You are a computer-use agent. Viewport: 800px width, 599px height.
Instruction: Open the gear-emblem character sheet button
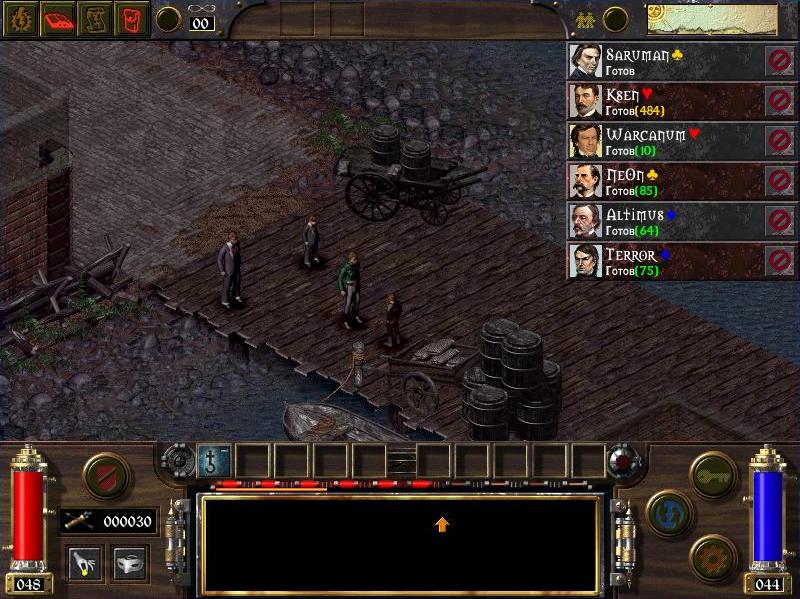pyautogui.click(x=22, y=19)
